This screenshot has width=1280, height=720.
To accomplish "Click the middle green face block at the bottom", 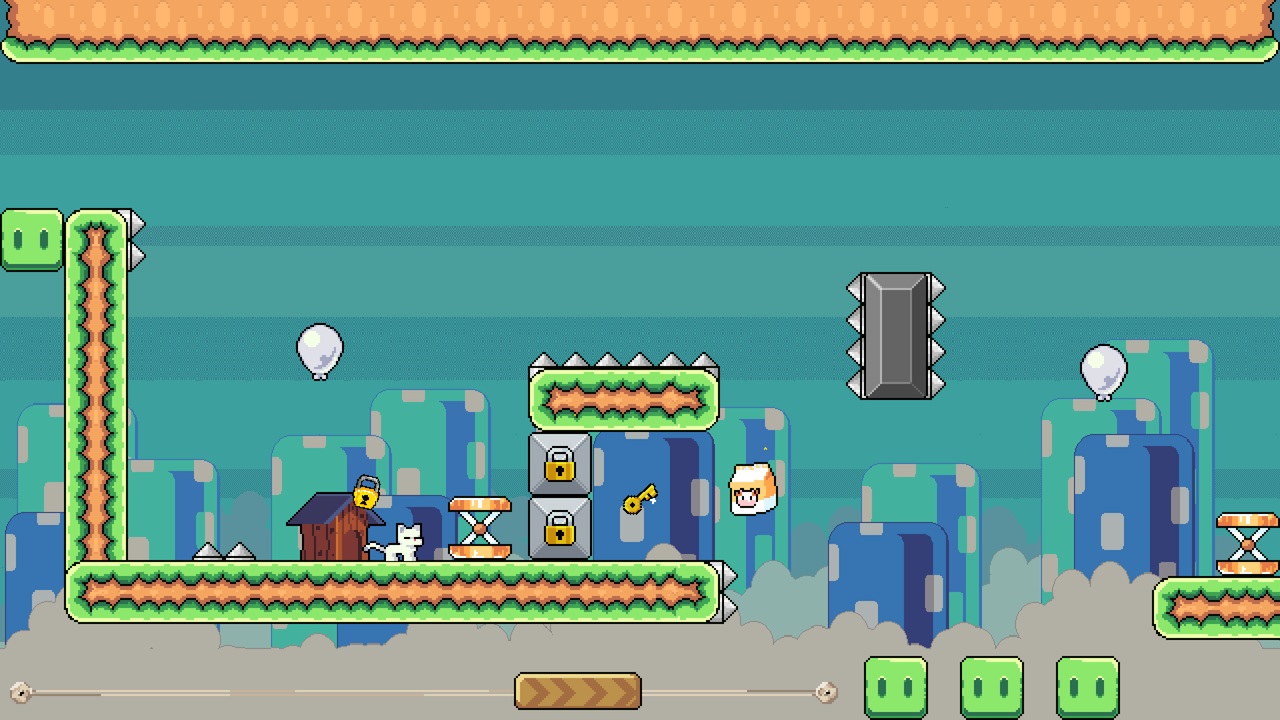I will click(x=991, y=687).
